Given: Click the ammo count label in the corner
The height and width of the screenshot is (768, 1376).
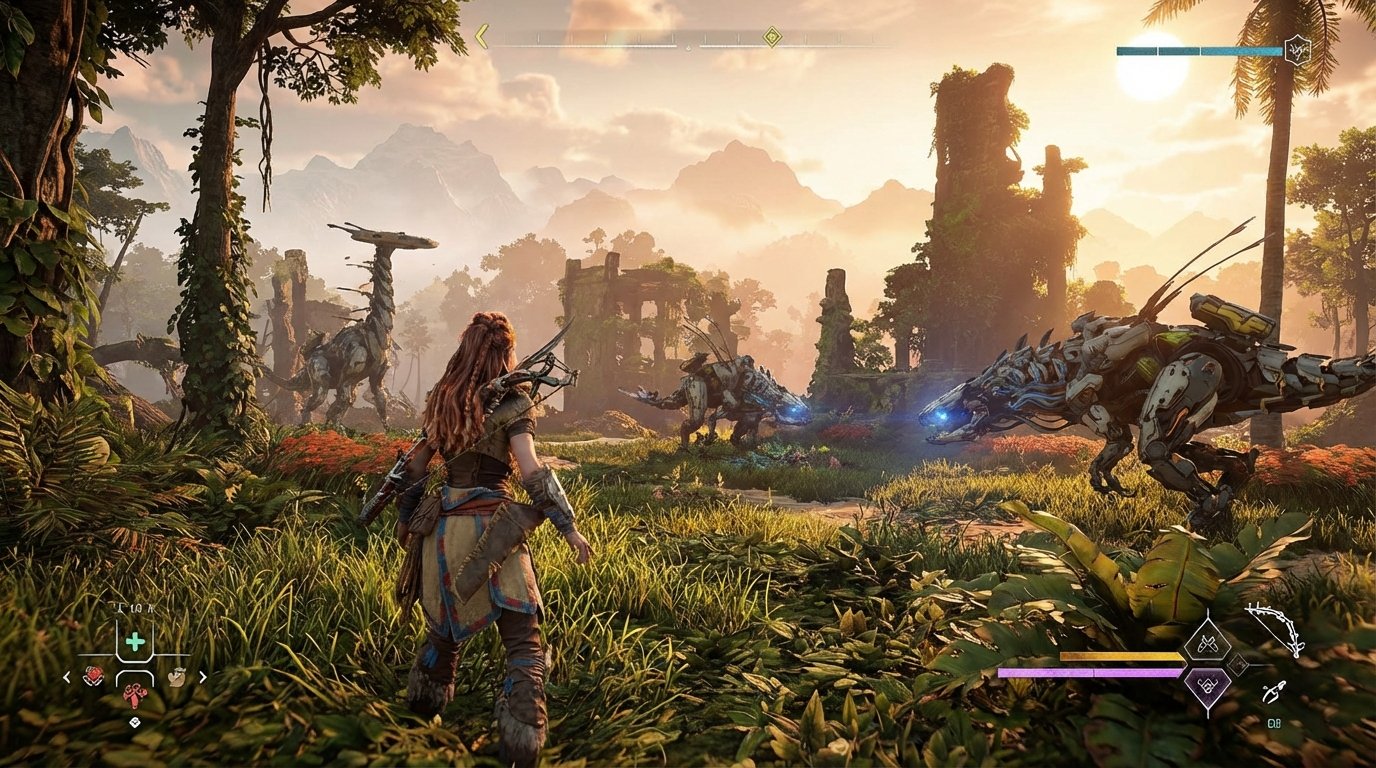Looking at the screenshot, I should [x=1274, y=722].
